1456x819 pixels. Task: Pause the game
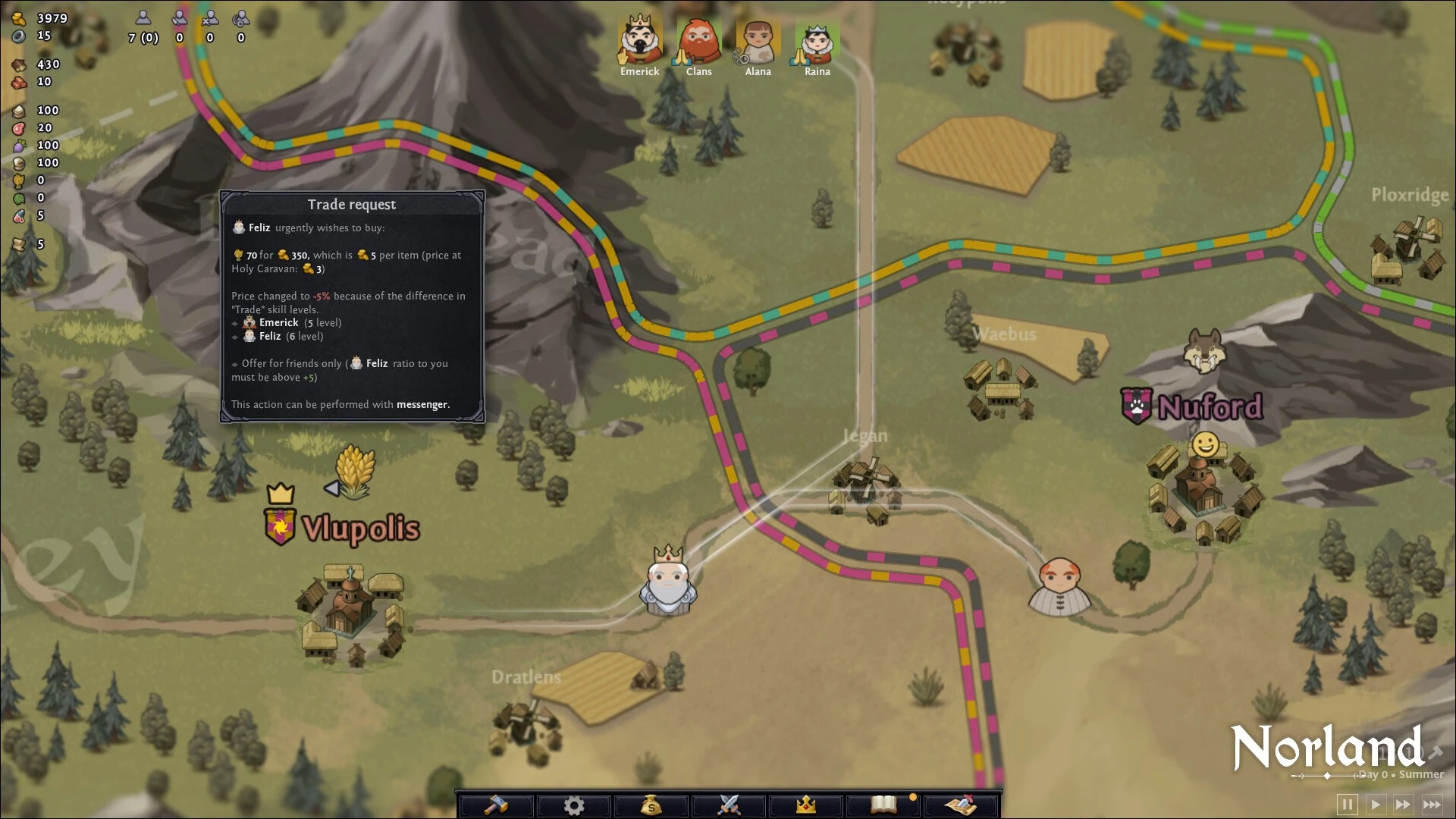1348,805
